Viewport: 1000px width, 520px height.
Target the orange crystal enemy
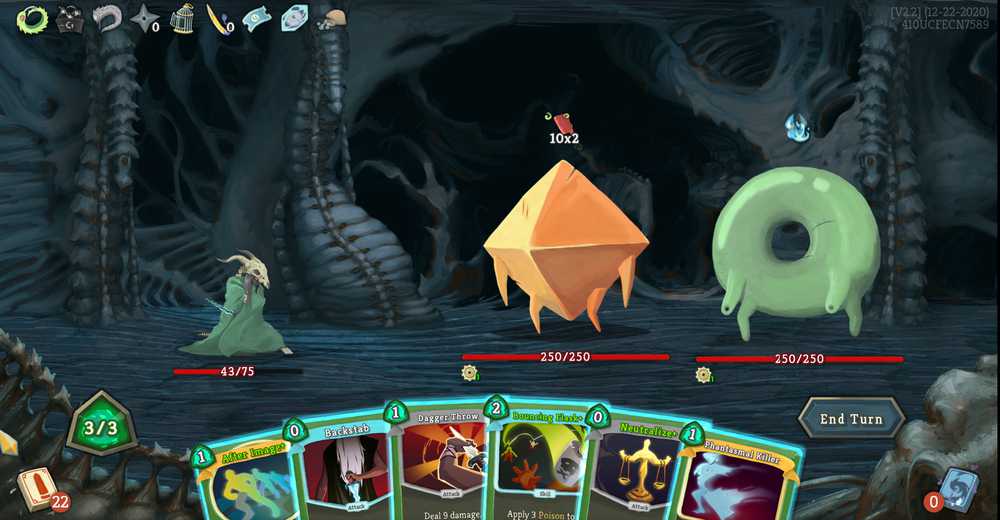tap(565, 245)
